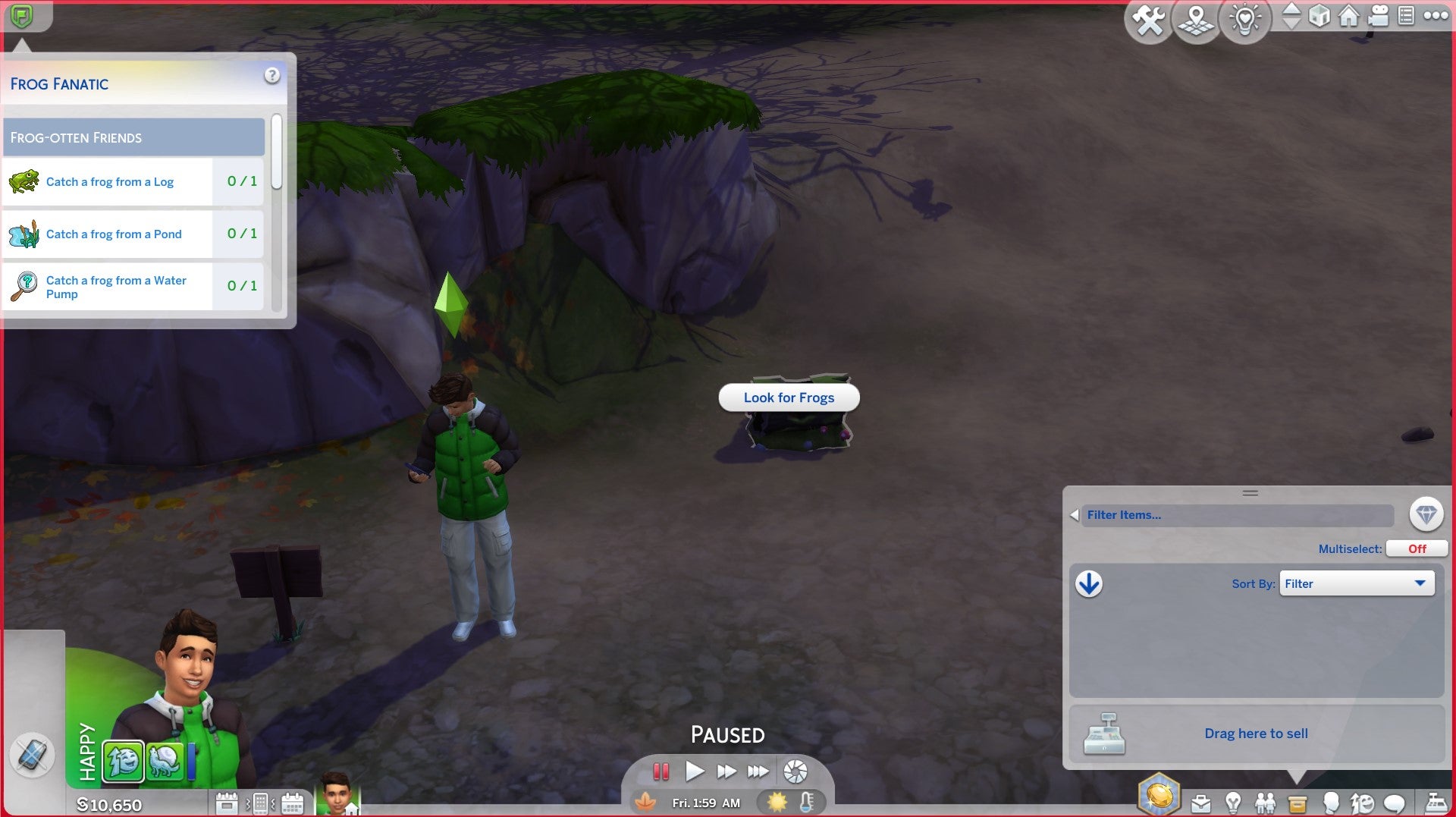This screenshot has width=1456, height=817.
Task: Collapse the inventory panel with the left arrow
Action: [1074, 514]
